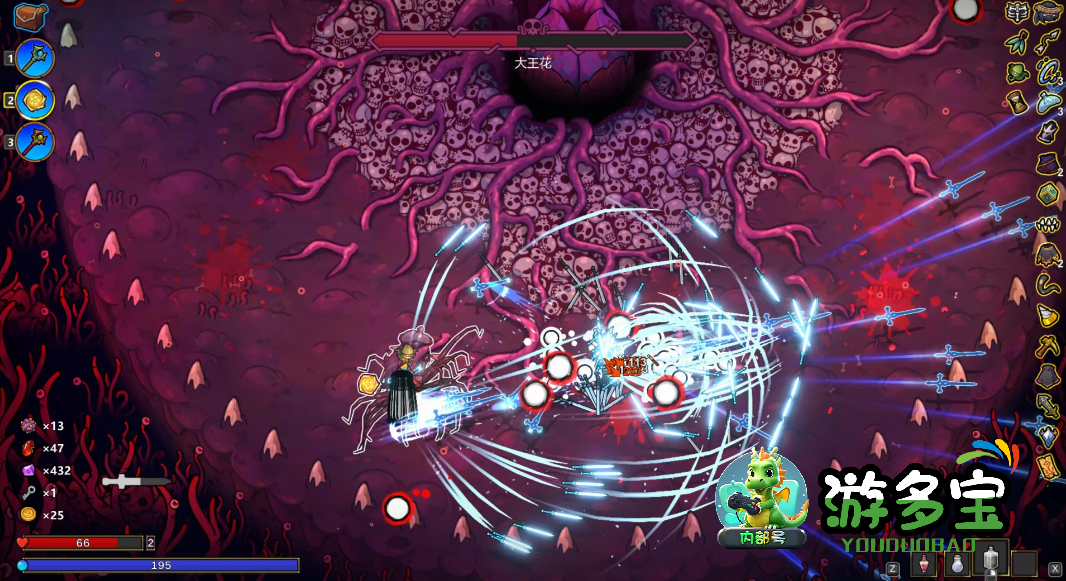Use the white round flask potion
The width and height of the screenshot is (1066, 581).
957,564
